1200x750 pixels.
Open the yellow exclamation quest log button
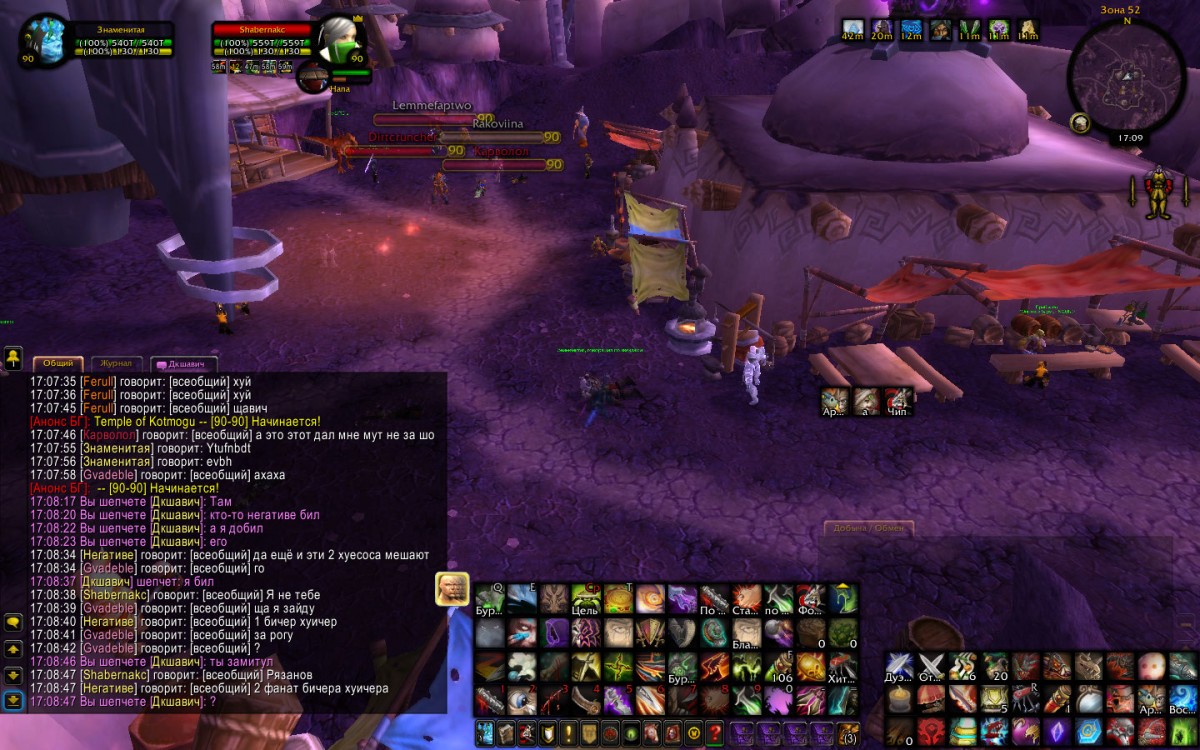click(x=567, y=733)
